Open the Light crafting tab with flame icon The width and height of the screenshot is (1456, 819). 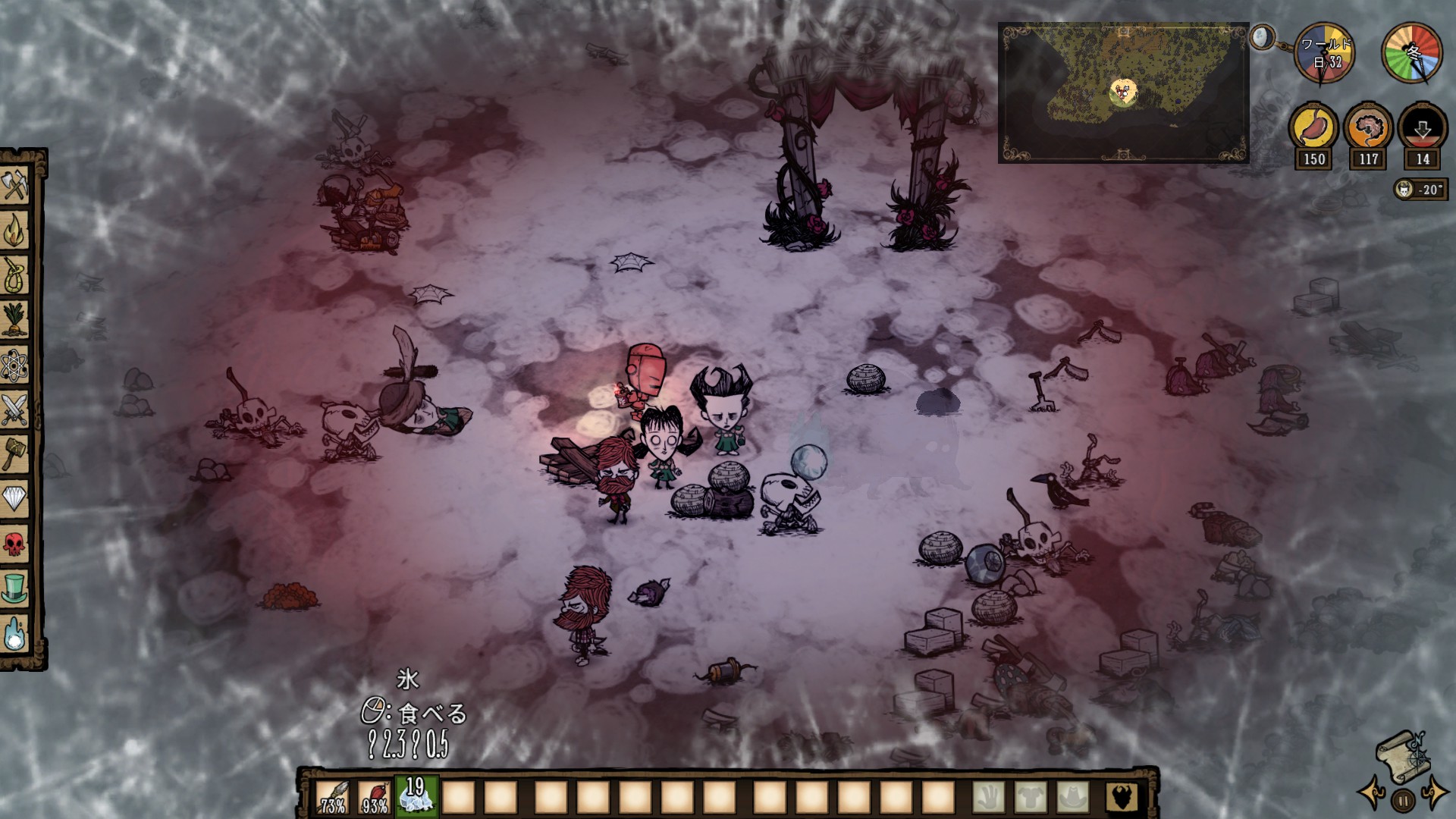(x=15, y=231)
